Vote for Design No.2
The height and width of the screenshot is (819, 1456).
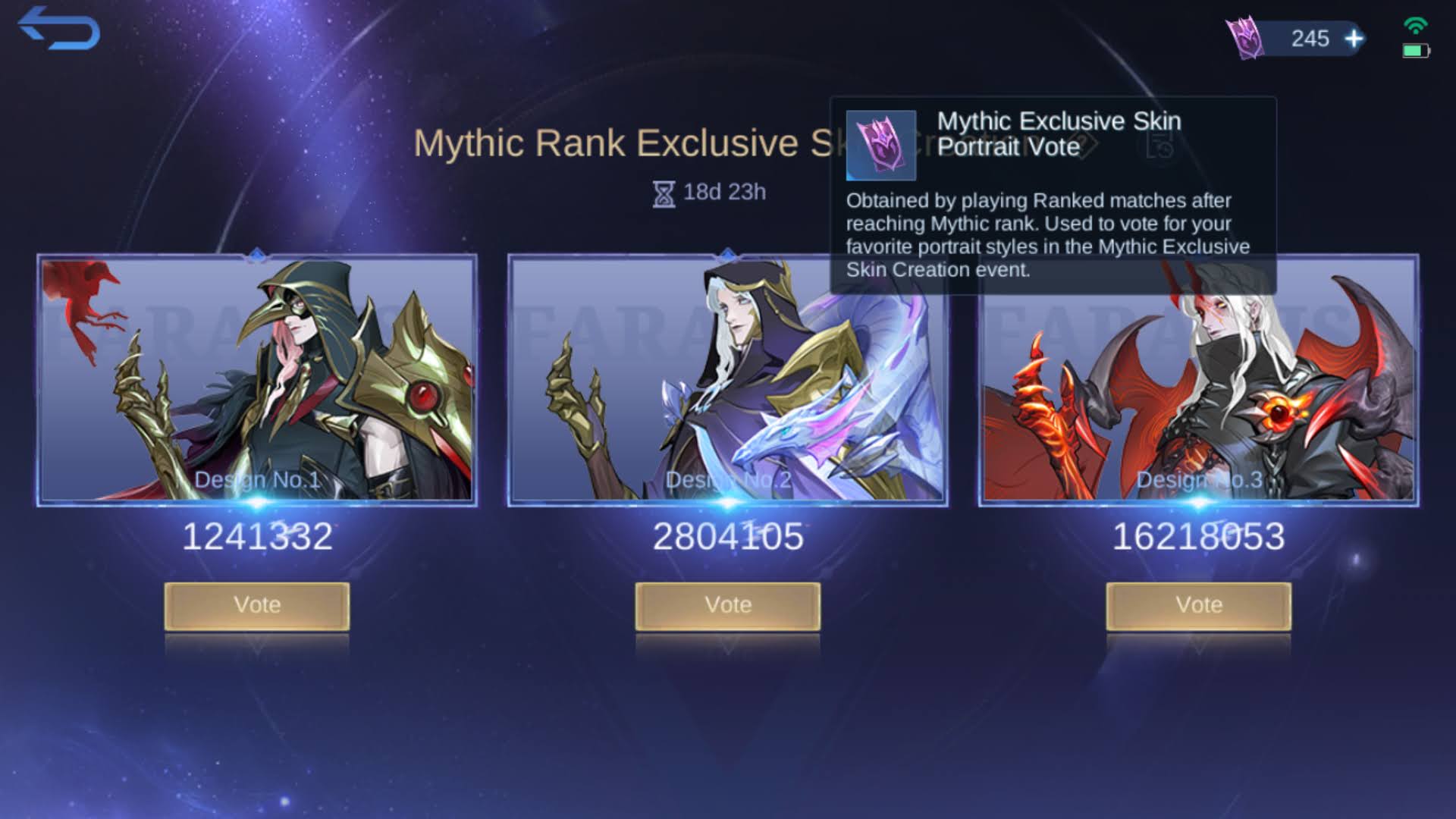tap(728, 605)
